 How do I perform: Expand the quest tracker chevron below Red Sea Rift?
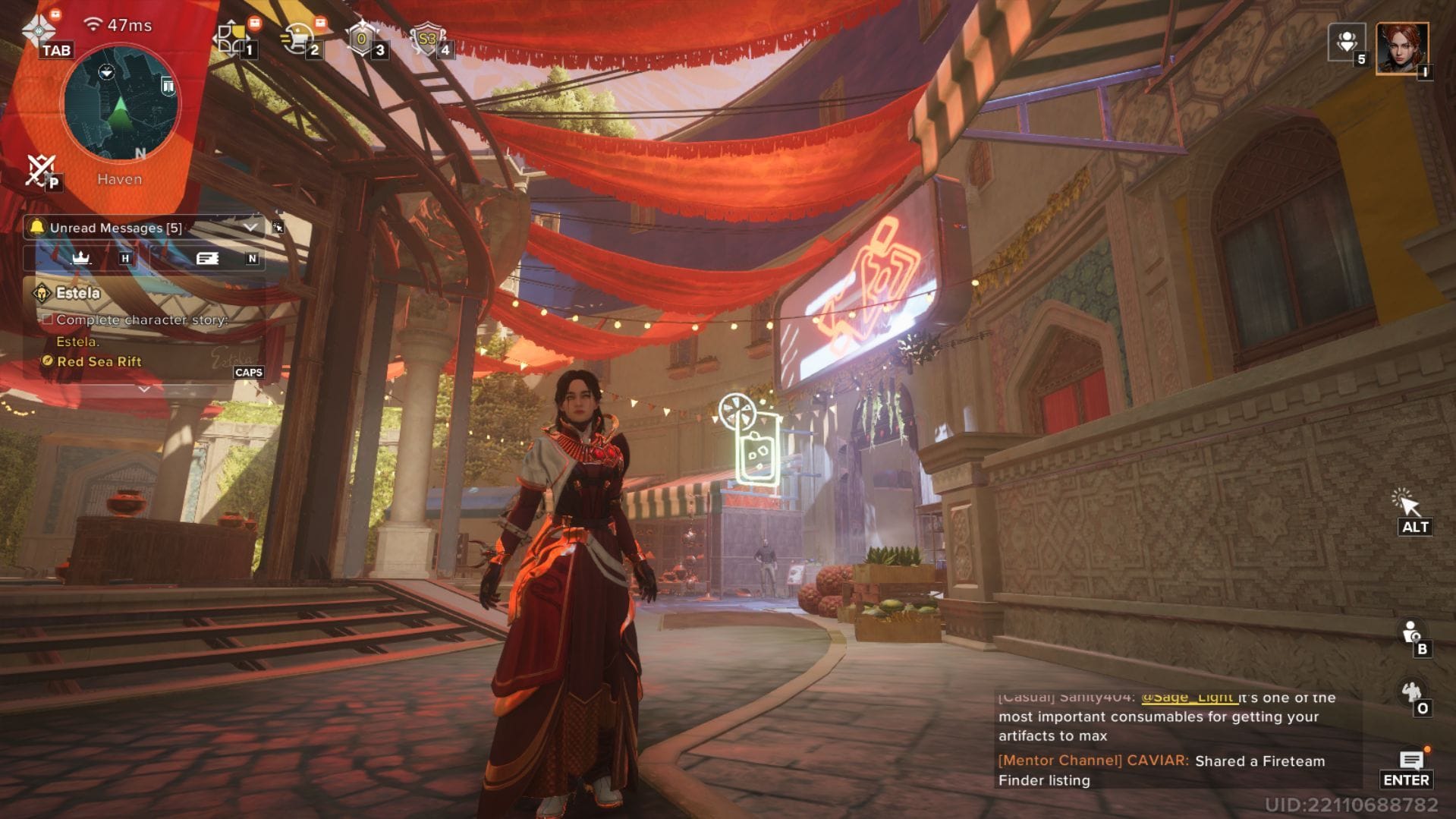pyautogui.click(x=143, y=389)
